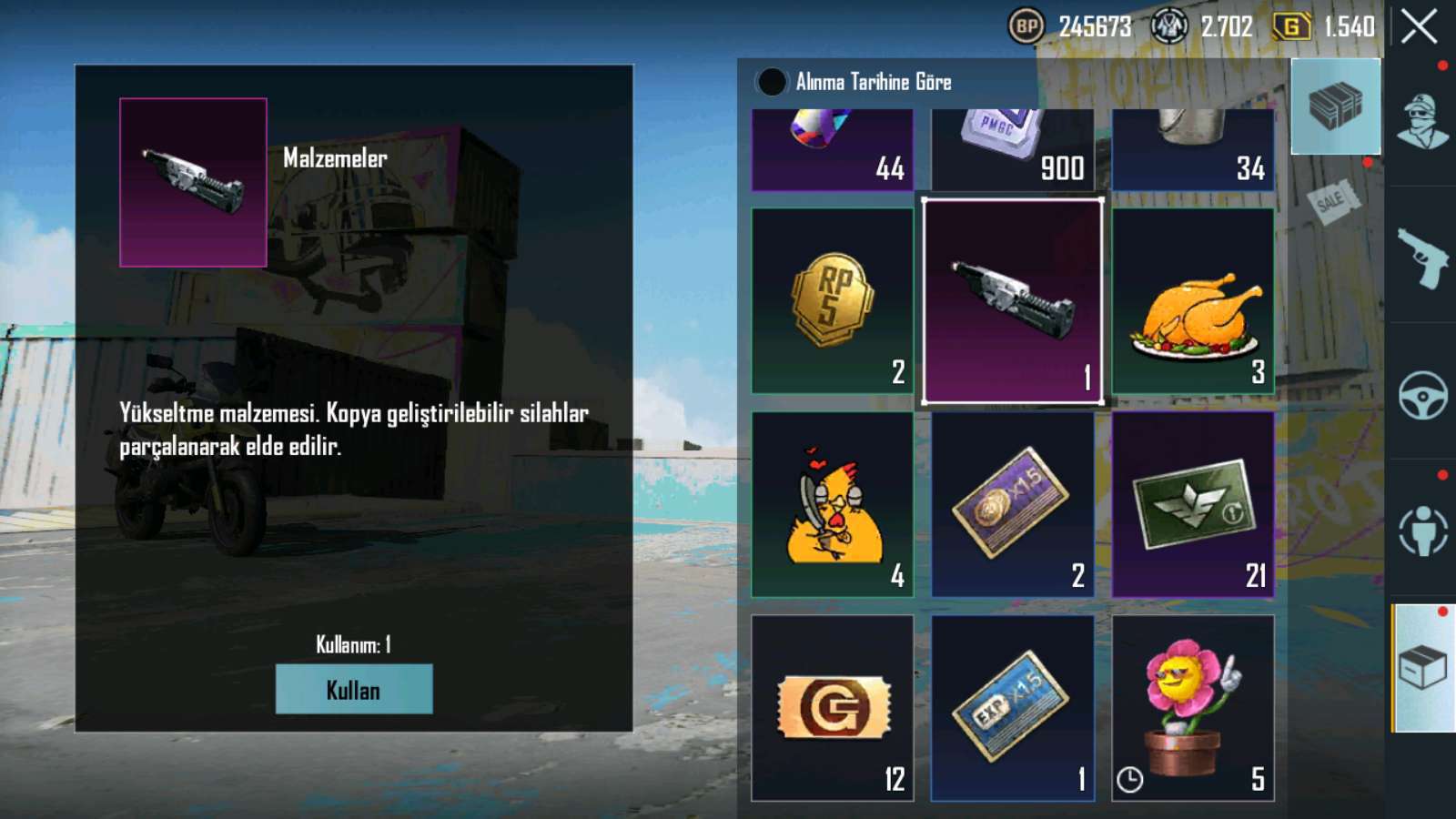
Task: Select the open box items tab
Action: pyautogui.click(x=1422, y=668)
